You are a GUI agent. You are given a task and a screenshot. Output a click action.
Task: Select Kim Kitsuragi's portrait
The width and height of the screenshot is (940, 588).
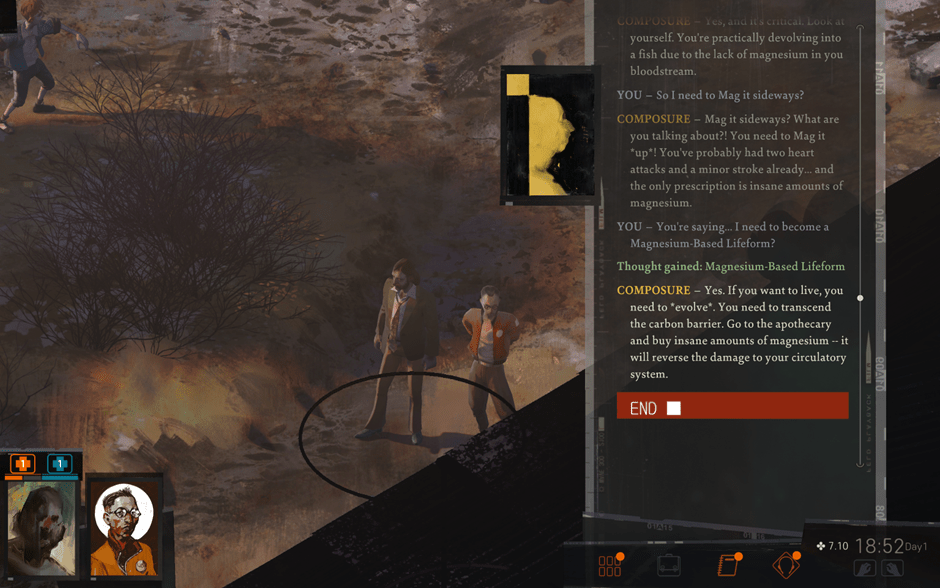coord(124,529)
